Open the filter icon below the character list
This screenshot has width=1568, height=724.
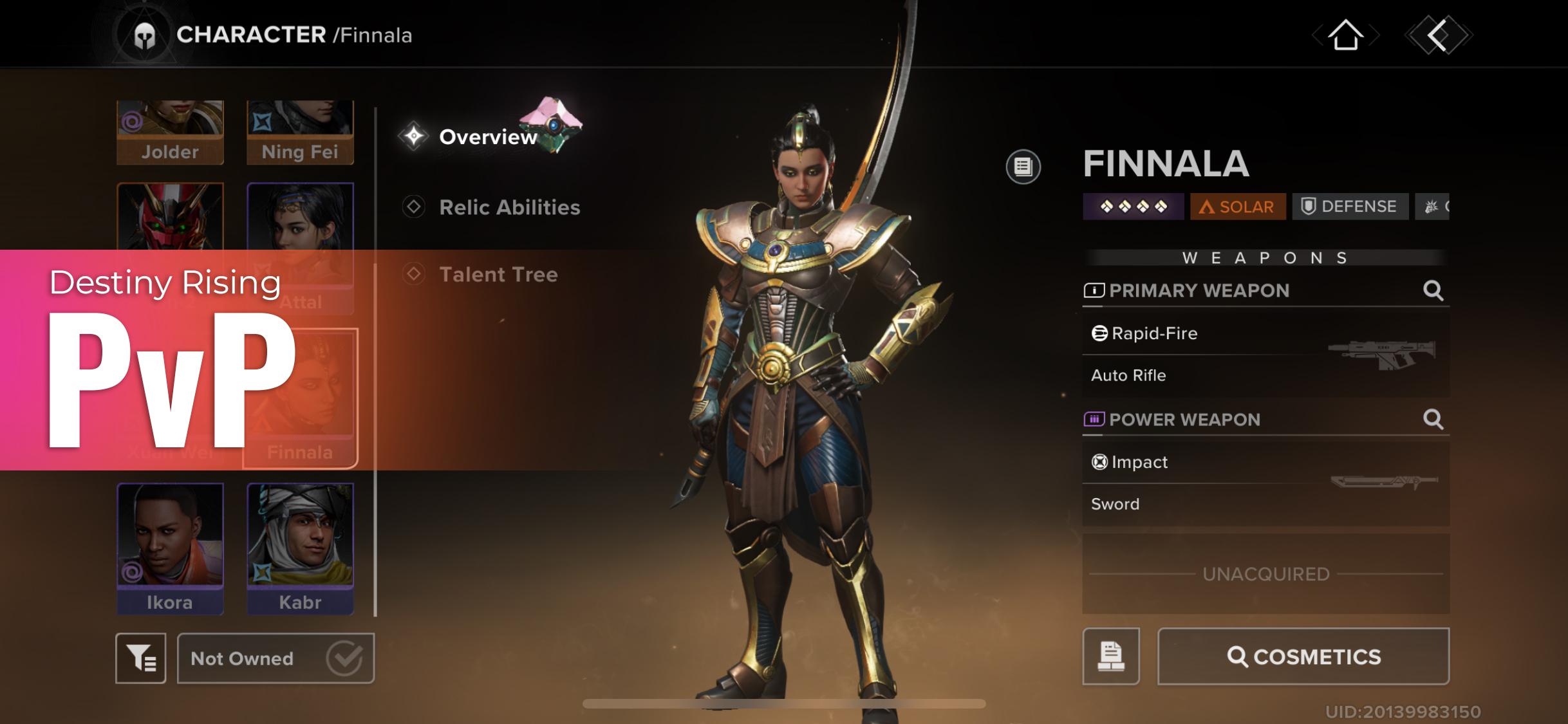point(141,658)
